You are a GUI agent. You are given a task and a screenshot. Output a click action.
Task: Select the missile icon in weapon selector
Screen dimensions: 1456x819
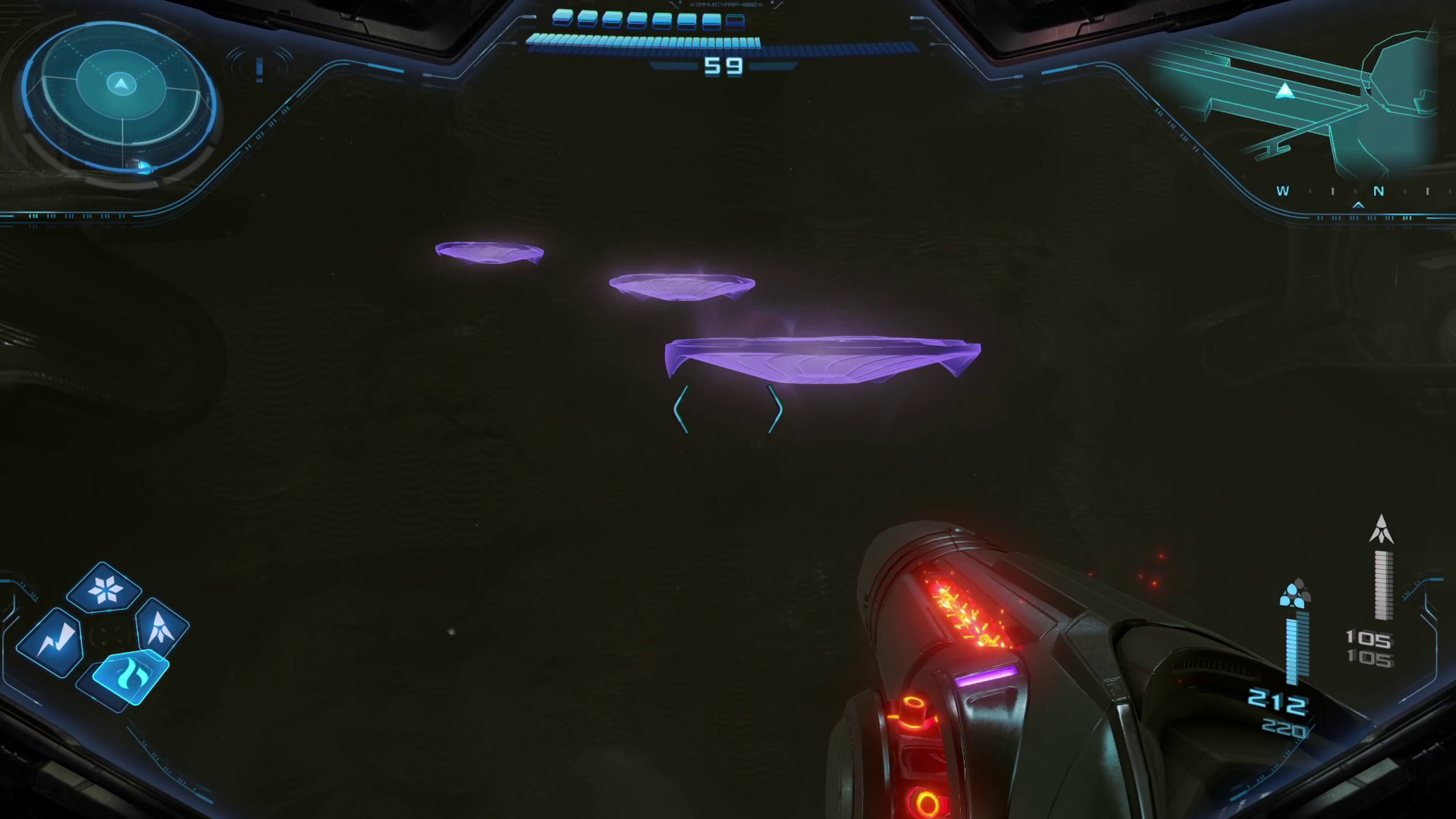coord(162,627)
